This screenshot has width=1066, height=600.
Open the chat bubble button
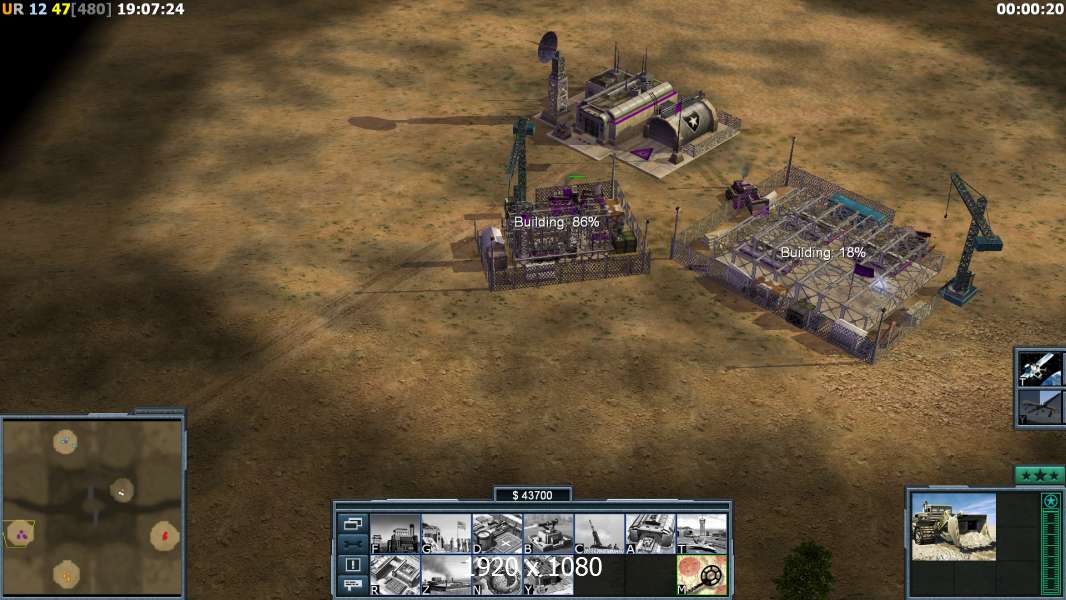point(353,585)
